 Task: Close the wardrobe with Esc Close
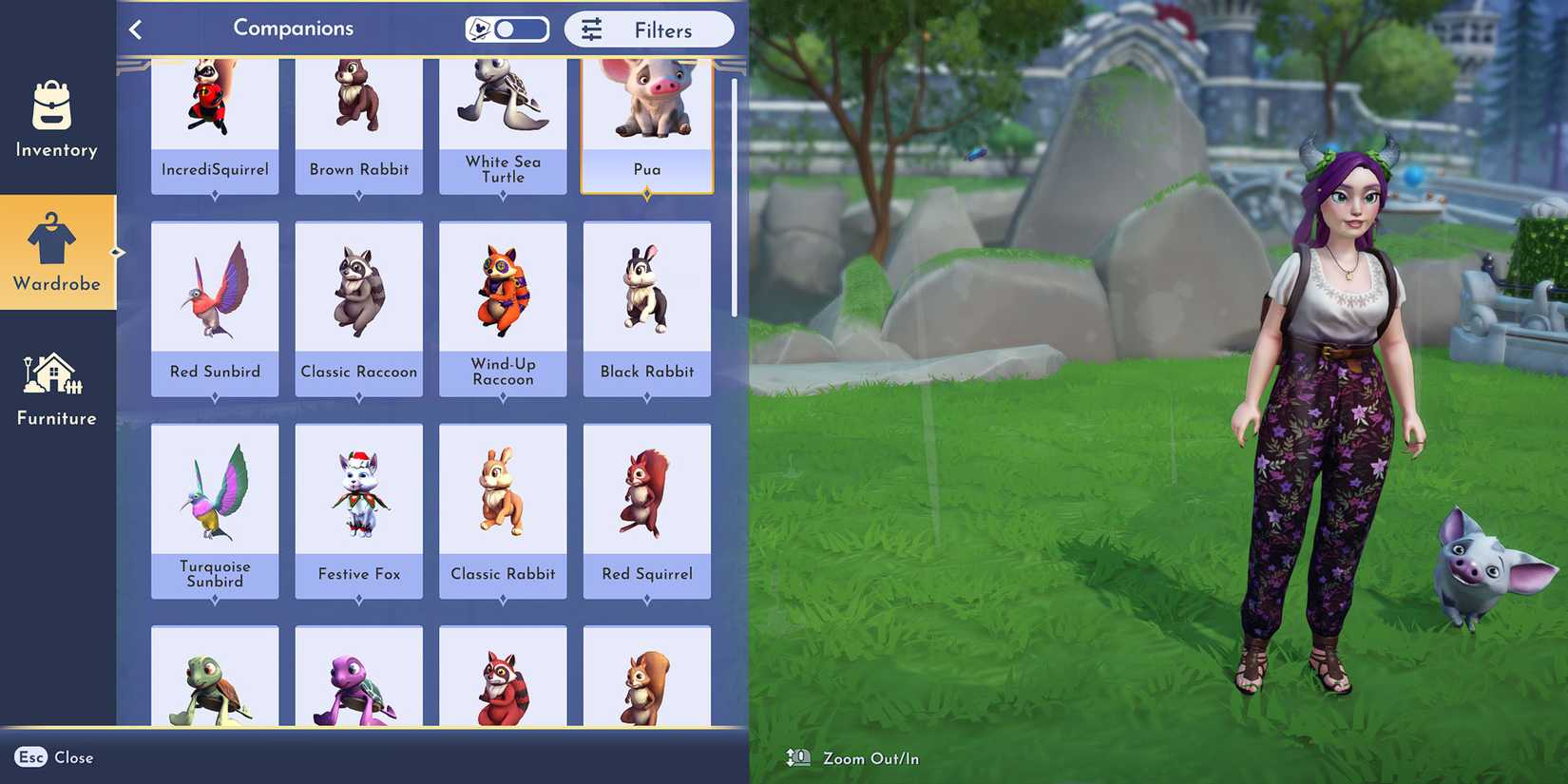click(x=53, y=757)
